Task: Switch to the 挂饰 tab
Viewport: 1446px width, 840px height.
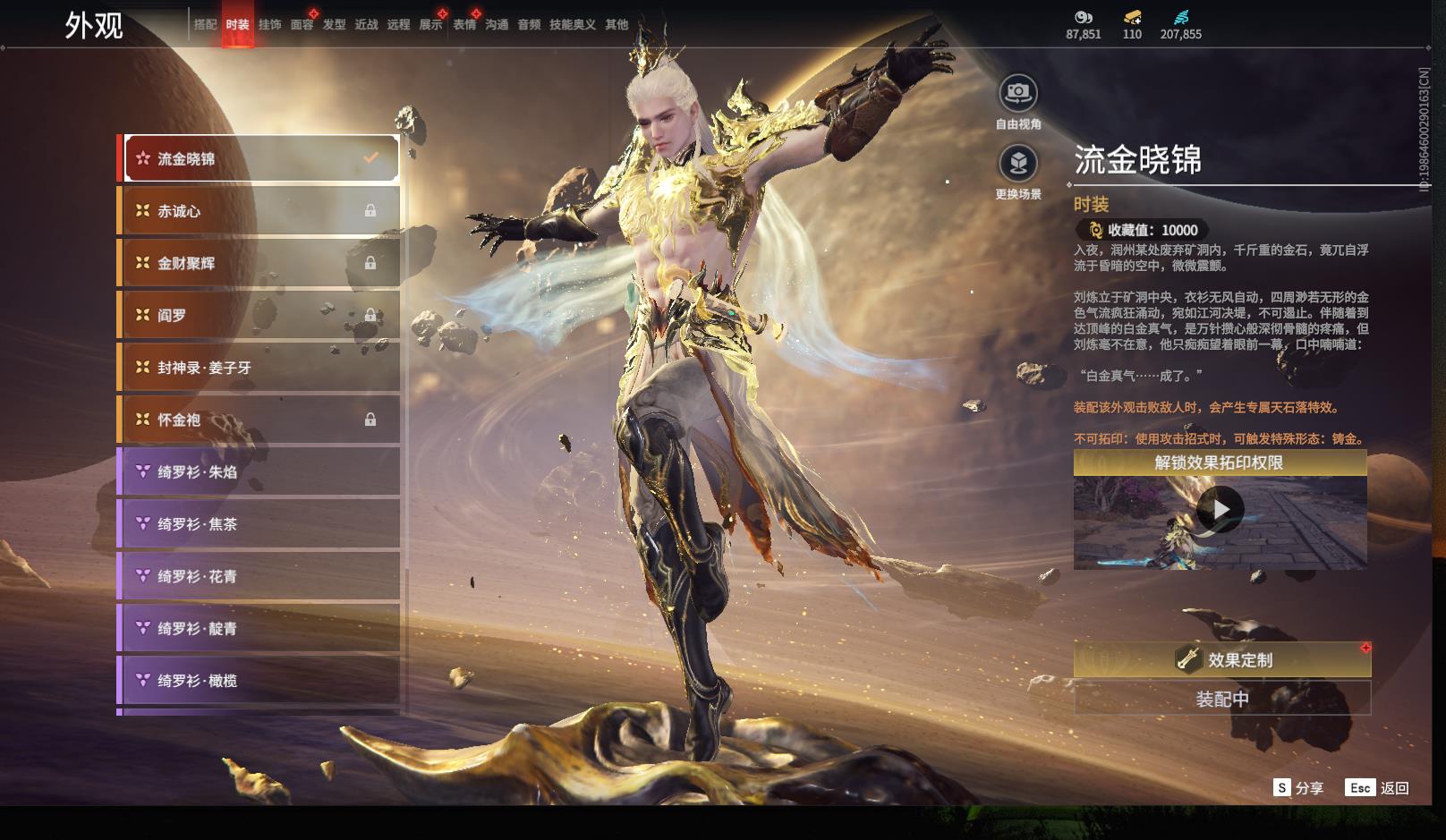Action: (269, 25)
